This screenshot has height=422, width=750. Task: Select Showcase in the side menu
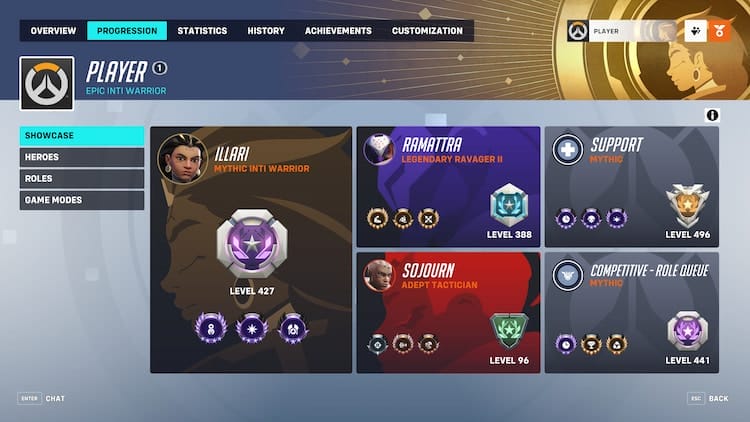coord(82,136)
